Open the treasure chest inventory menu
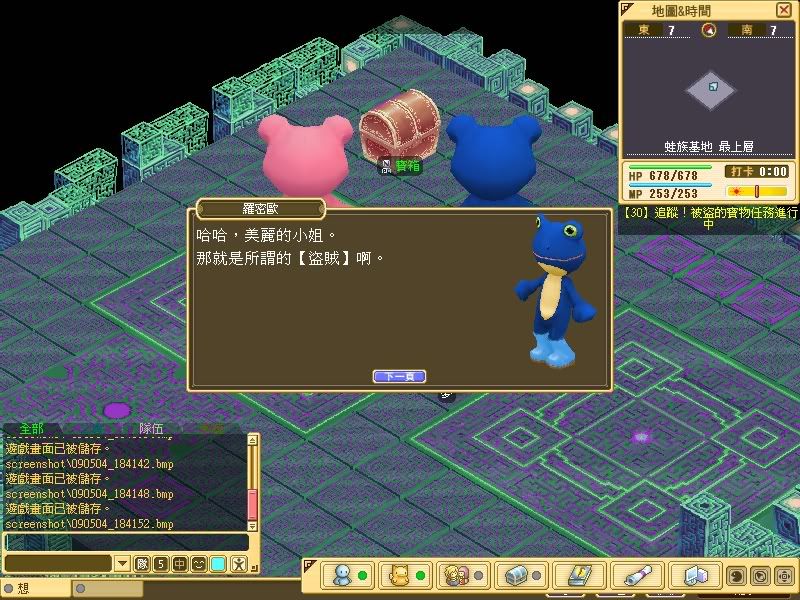Image resolution: width=800 pixels, height=600 pixels. click(516, 575)
